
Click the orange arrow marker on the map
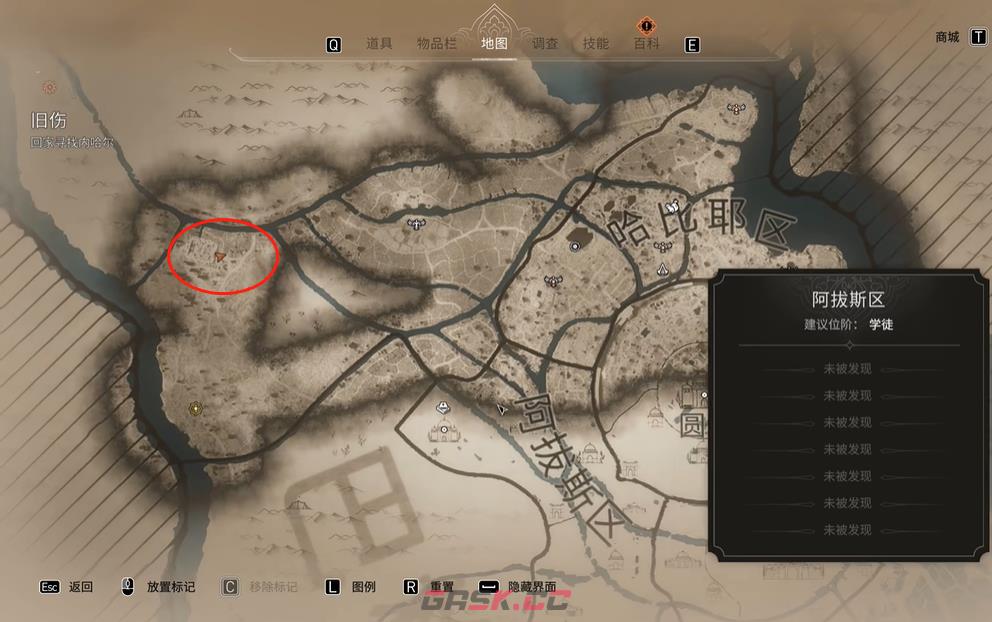(x=219, y=257)
